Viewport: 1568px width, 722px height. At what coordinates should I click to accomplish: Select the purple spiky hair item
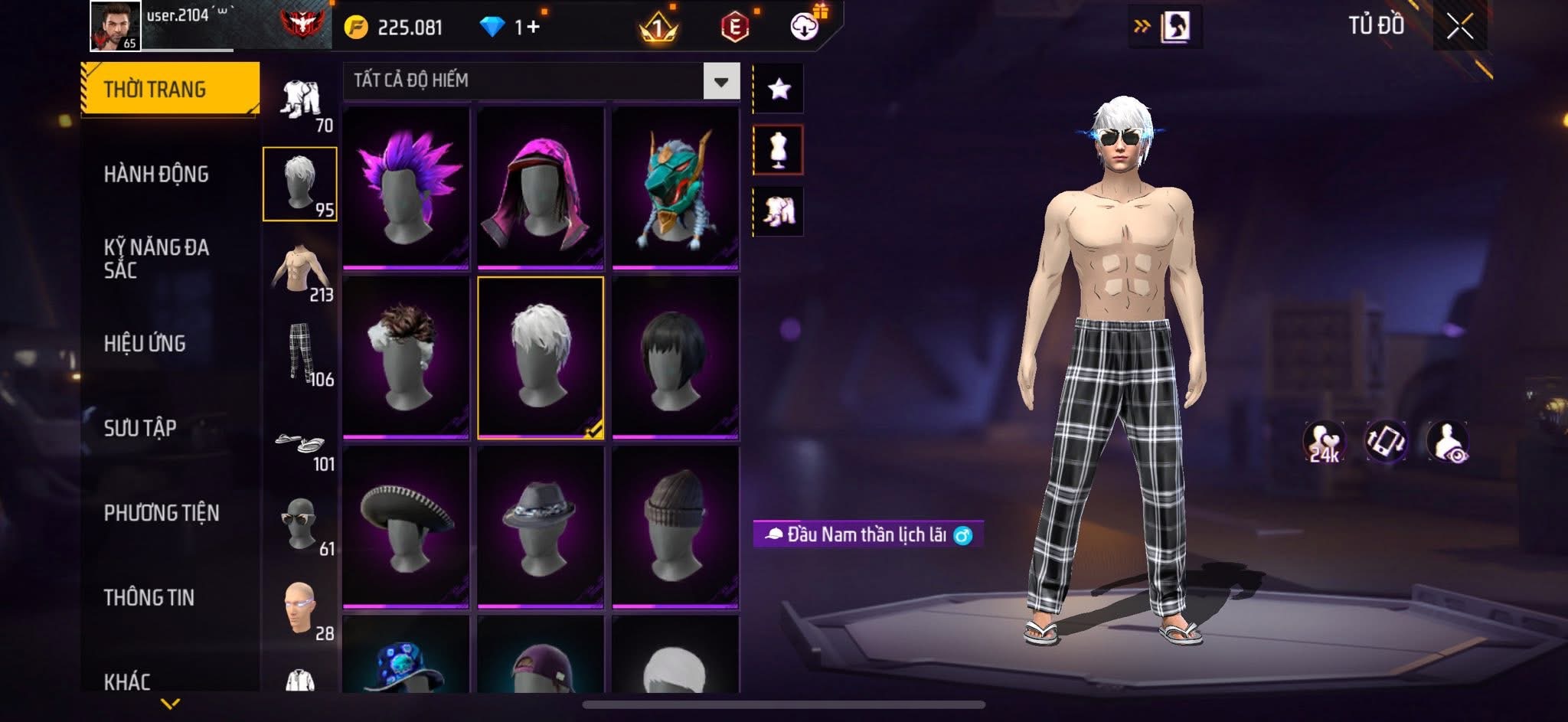coord(406,188)
